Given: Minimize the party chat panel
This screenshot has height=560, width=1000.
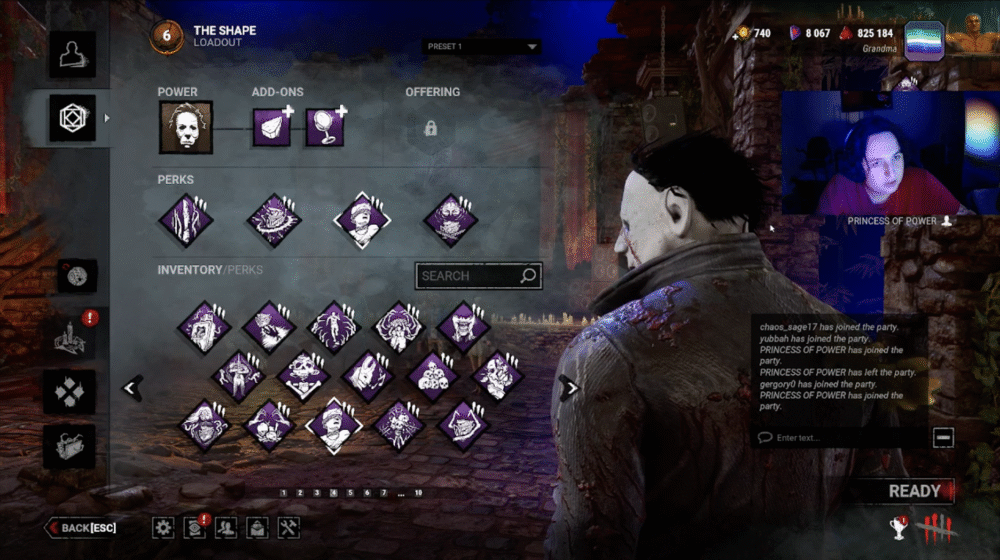Looking at the screenshot, I should (942, 437).
